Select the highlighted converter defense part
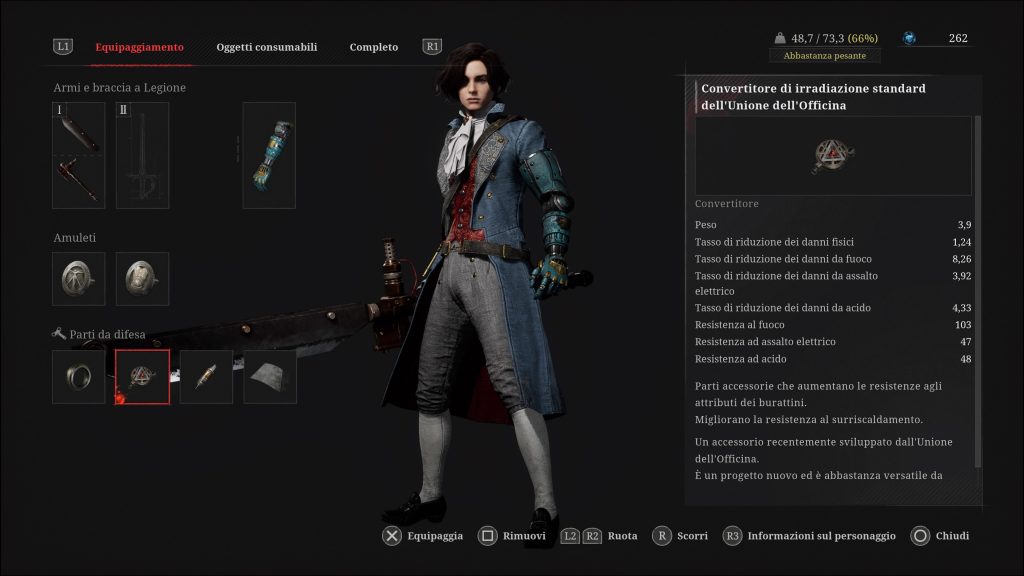This screenshot has width=1024, height=576. pos(142,377)
